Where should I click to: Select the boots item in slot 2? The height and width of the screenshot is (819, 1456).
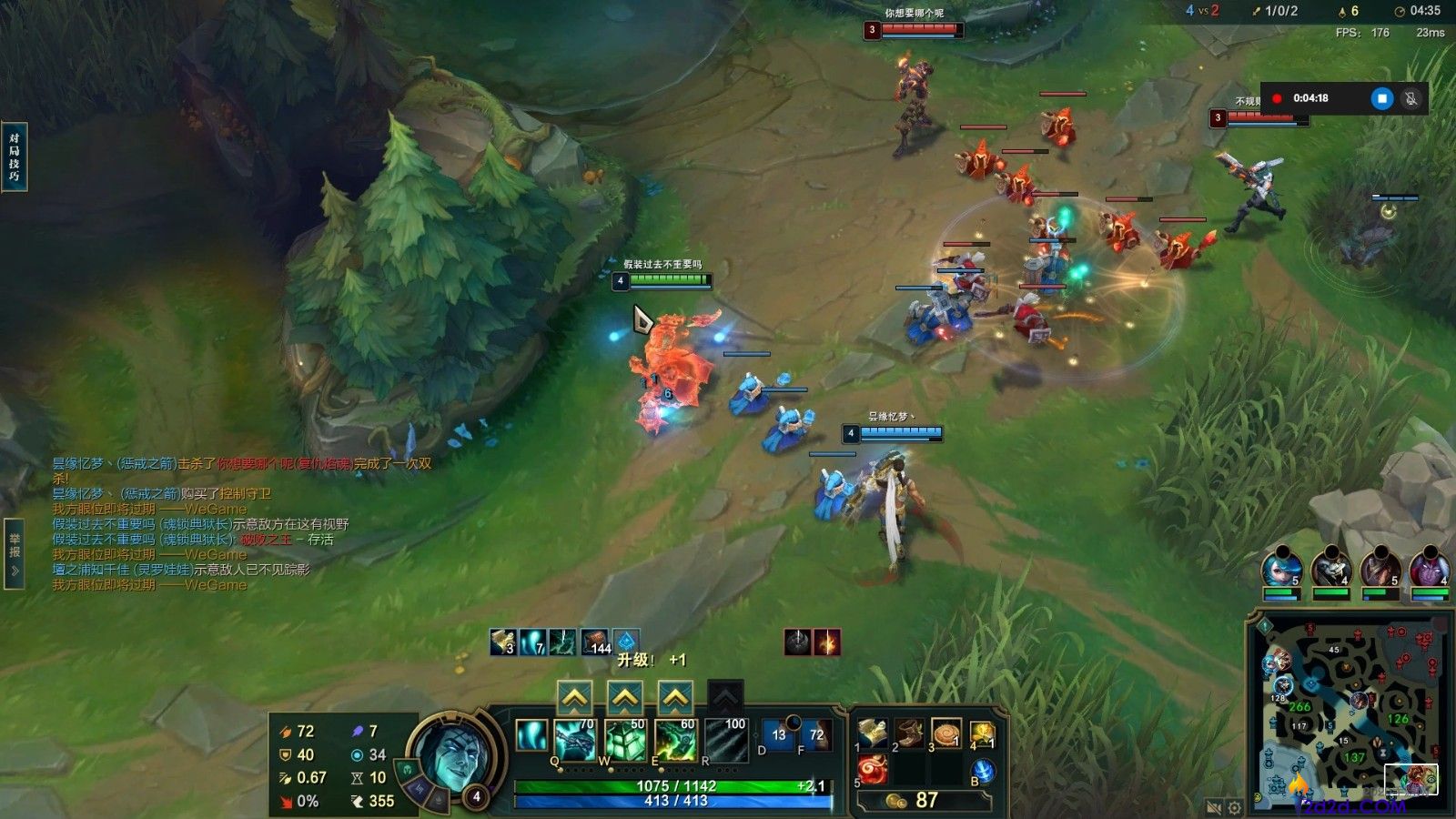pyautogui.click(x=909, y=733)
